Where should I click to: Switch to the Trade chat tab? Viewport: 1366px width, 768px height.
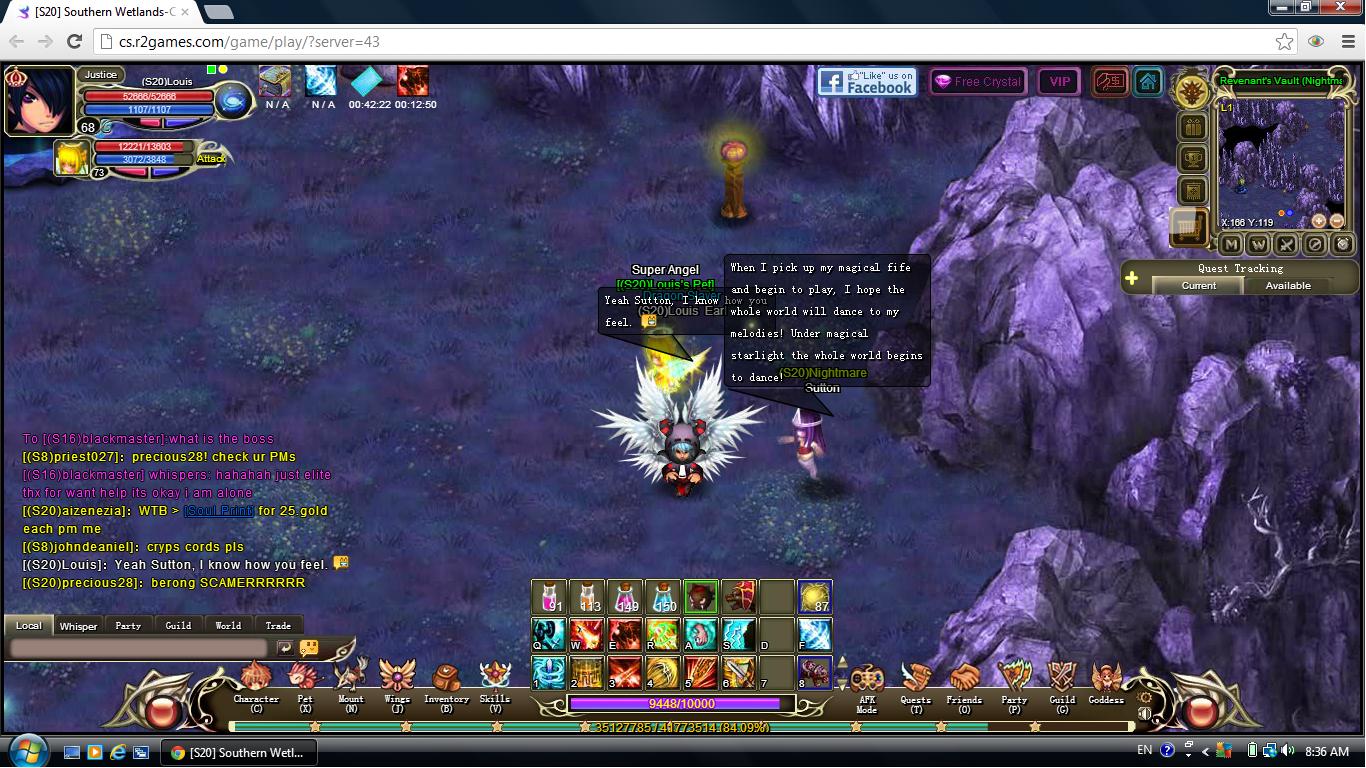[x=278, y=626]
